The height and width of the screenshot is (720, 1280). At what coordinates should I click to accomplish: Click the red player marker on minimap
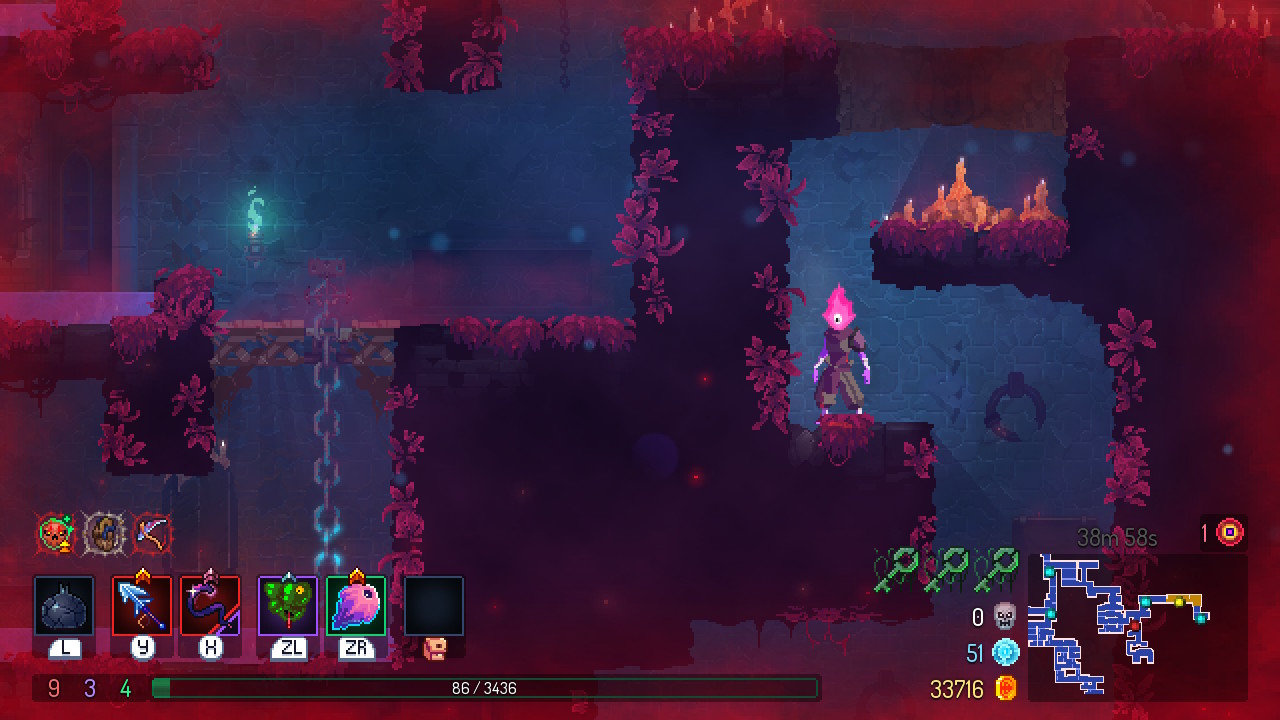click(1134, 627)
